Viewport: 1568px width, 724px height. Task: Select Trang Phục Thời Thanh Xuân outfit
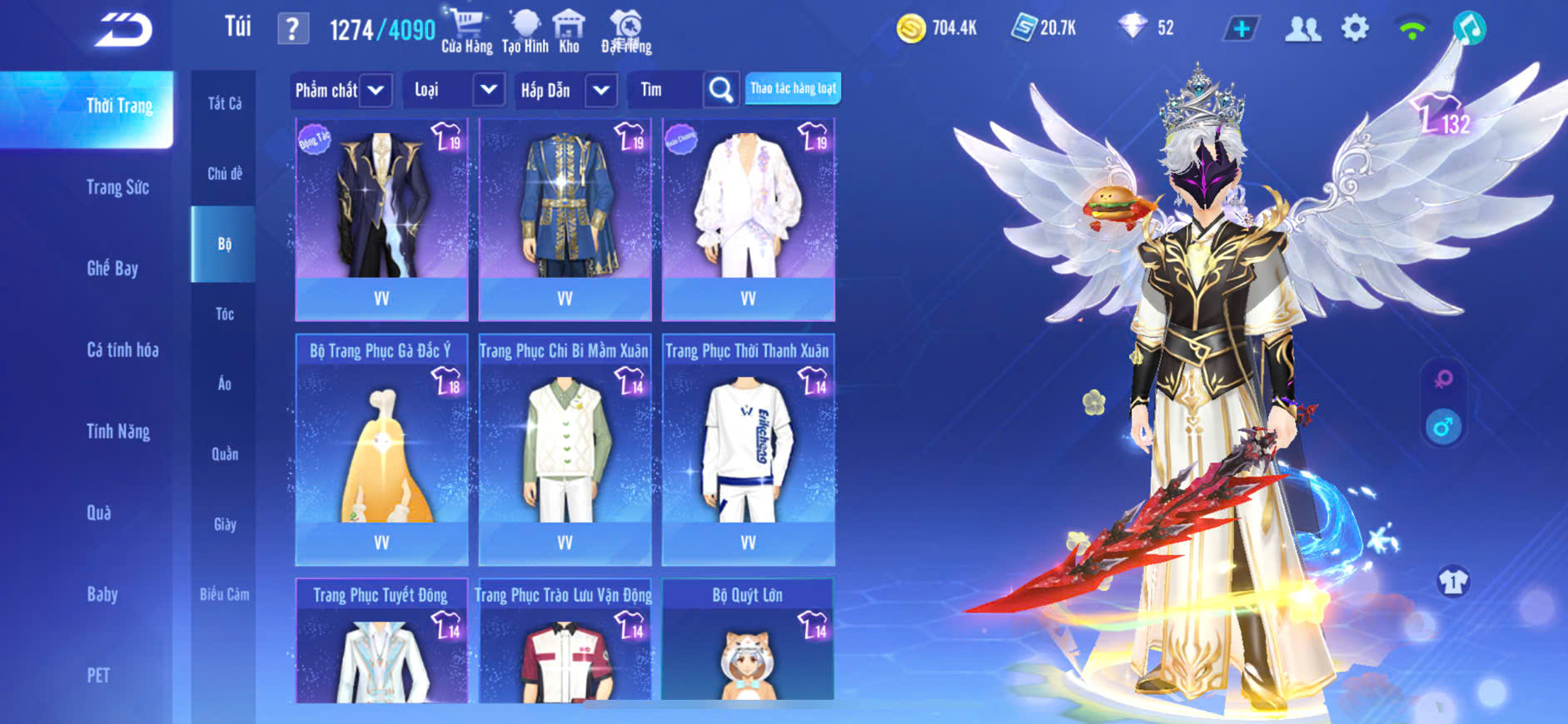[748, 449]
